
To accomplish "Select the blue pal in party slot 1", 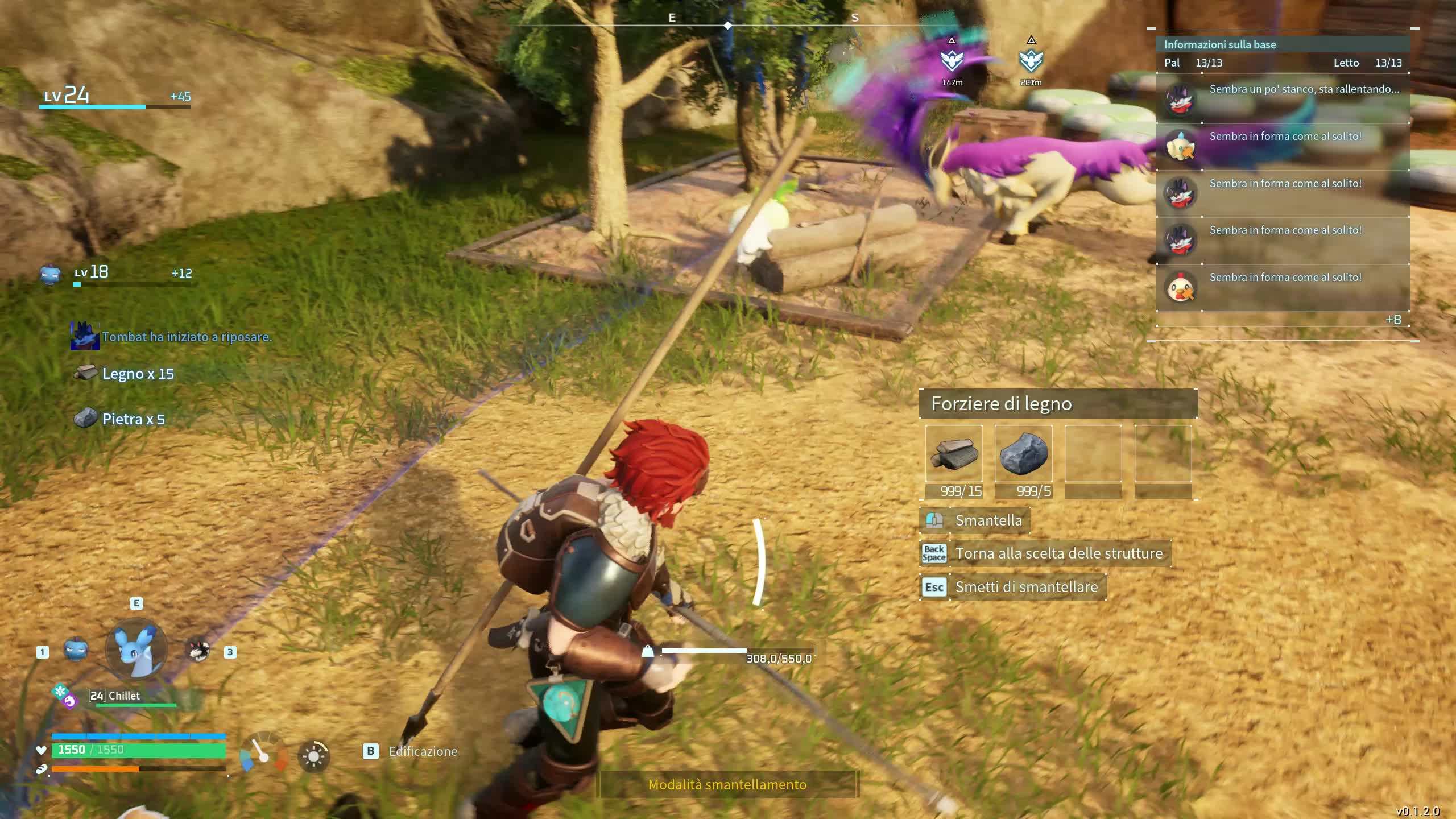I will click(x=75, y=650).
